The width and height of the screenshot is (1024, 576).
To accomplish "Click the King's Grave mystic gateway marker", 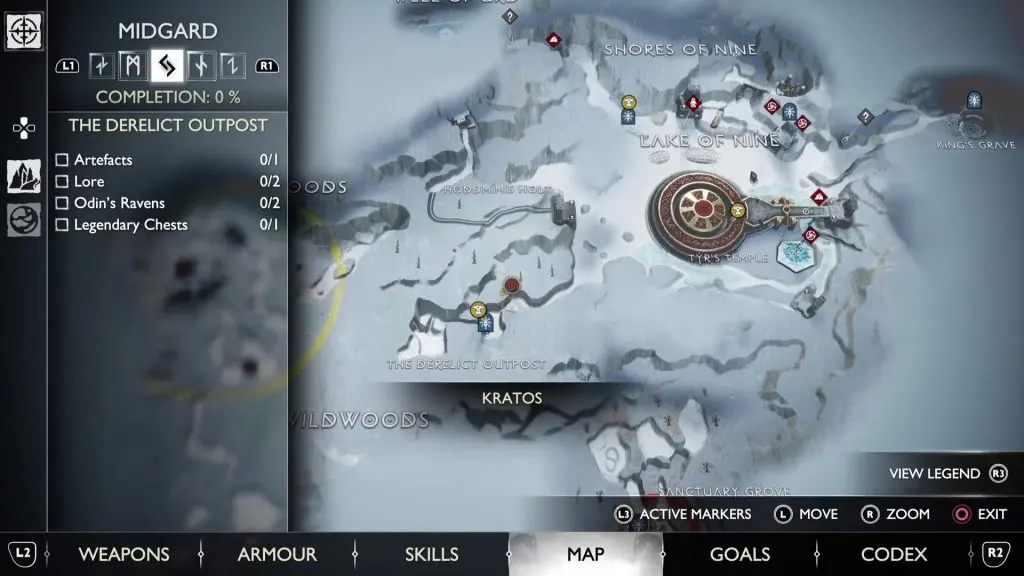I will (973, 99).
